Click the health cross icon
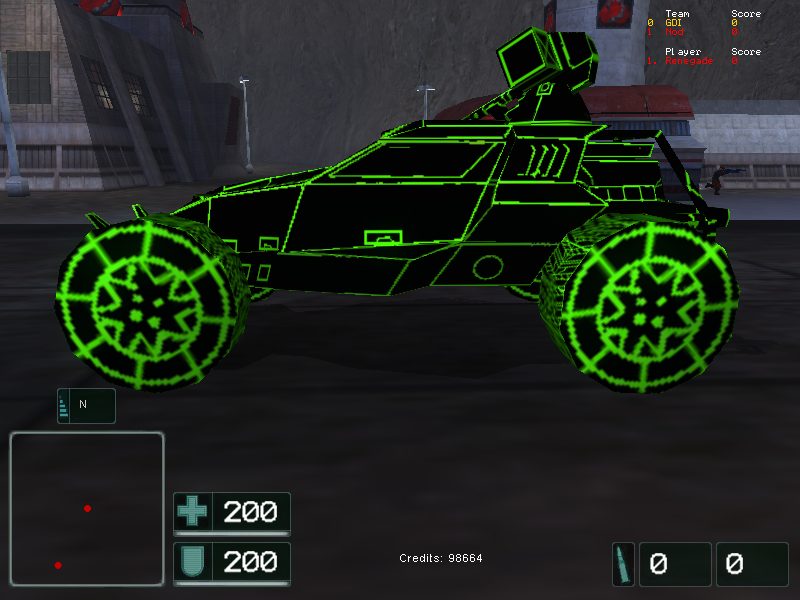Image resolution: width=800 pixels, height=600 pixels. 192,512
